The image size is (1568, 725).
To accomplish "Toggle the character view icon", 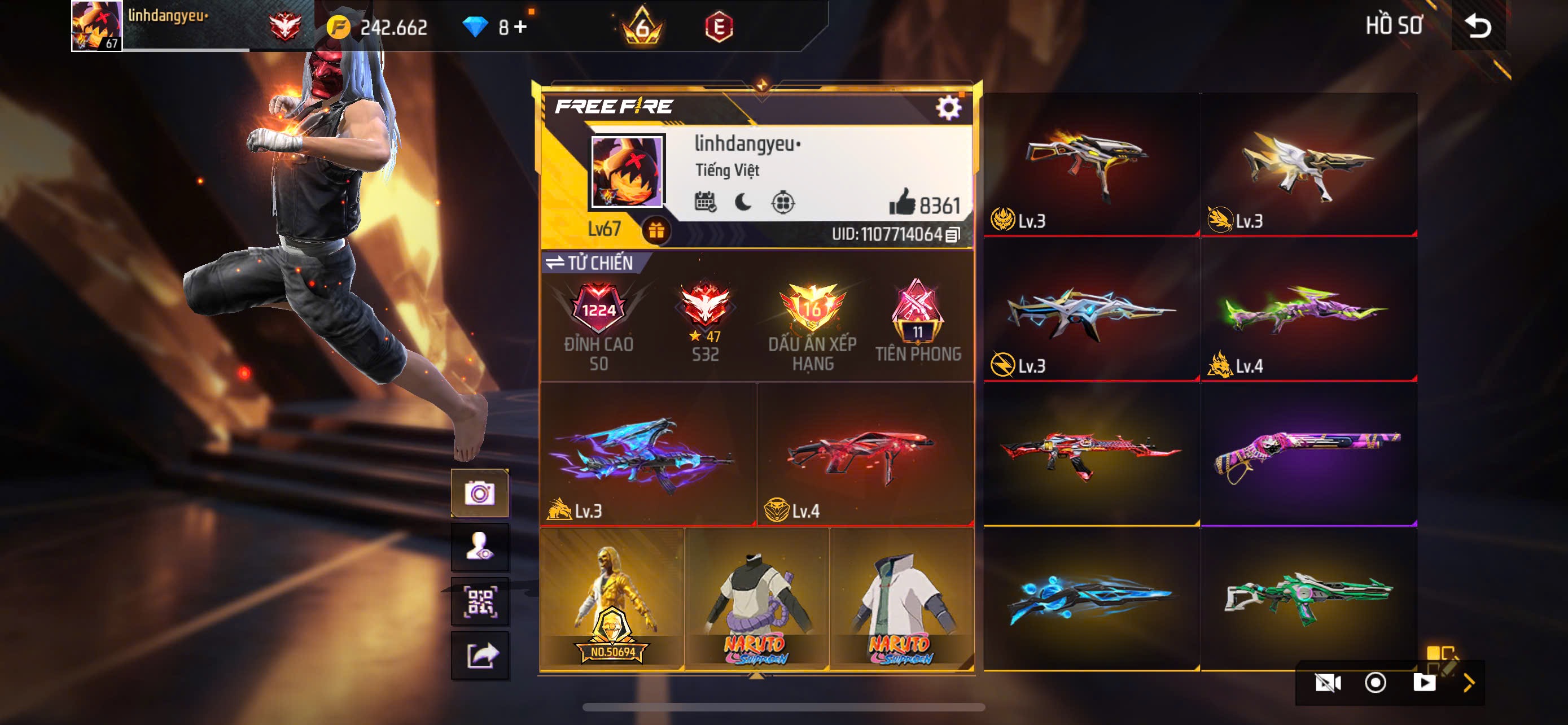I will [480, 547].
